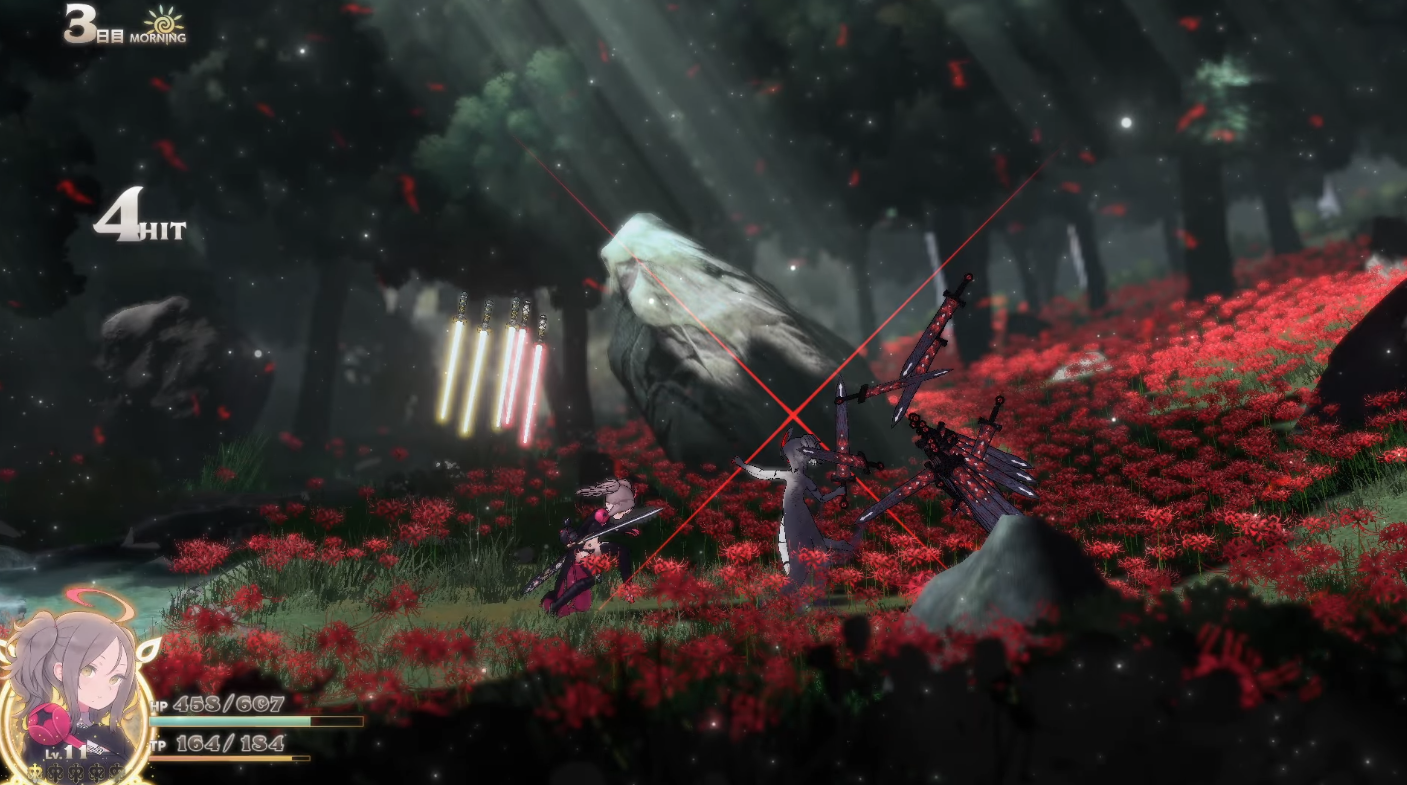The height and width of the screenshot is (785, 1407).
Task: Click the TP value 164/184
Action: [231, 743]
